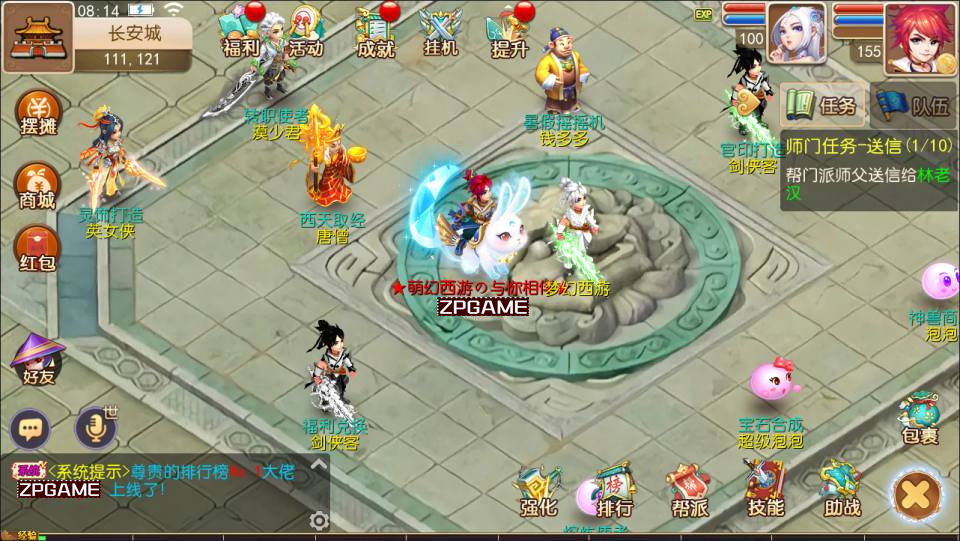Open the 商城 shop
This screenshot has height=541, width=960.
tap(39, 184)
